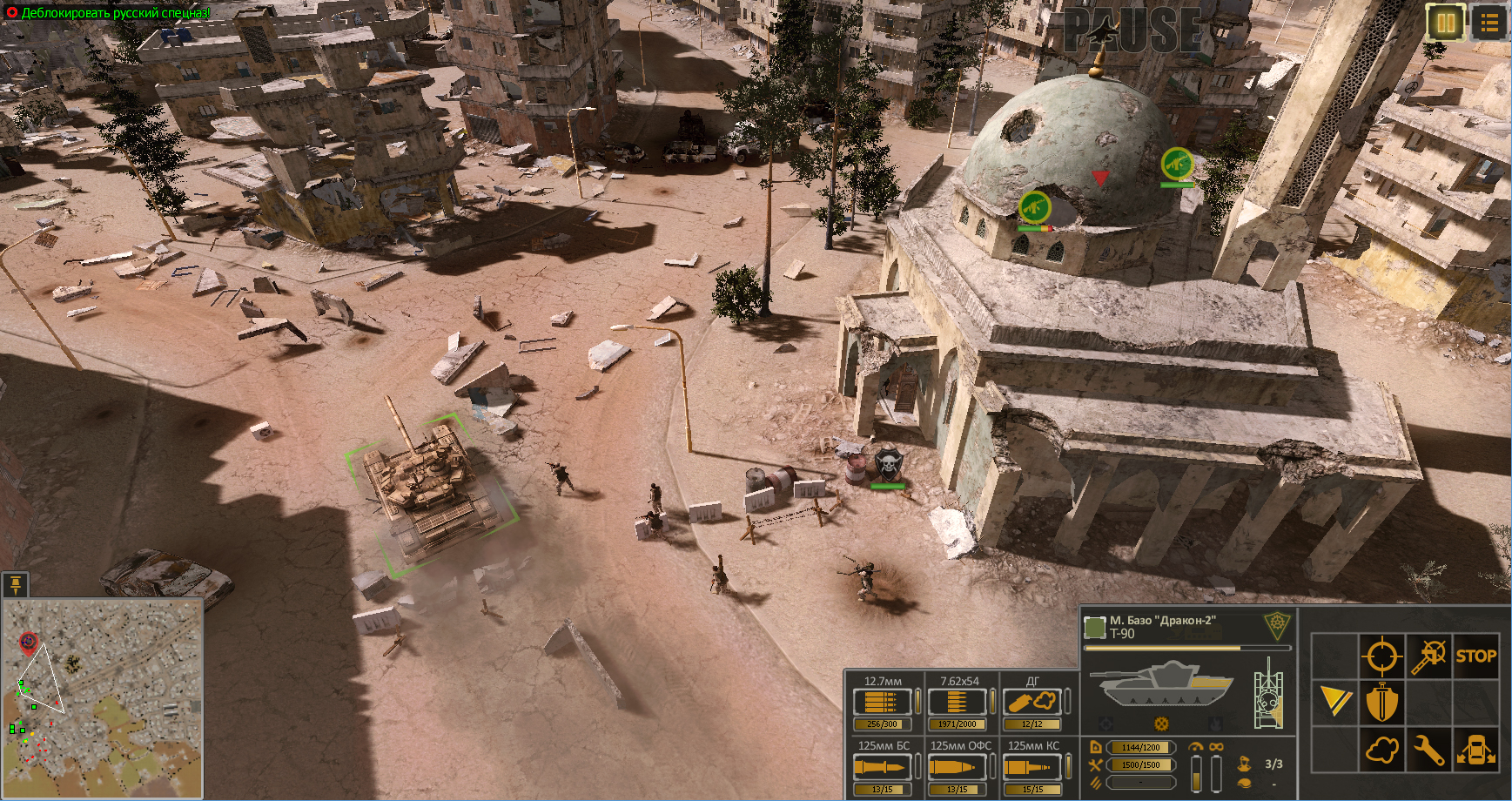The width and height of the screenshot is (1512, 801).
Task: Deploy smoke with the cloud icon
Action: pyautogui.click(x=1382, y=749)
